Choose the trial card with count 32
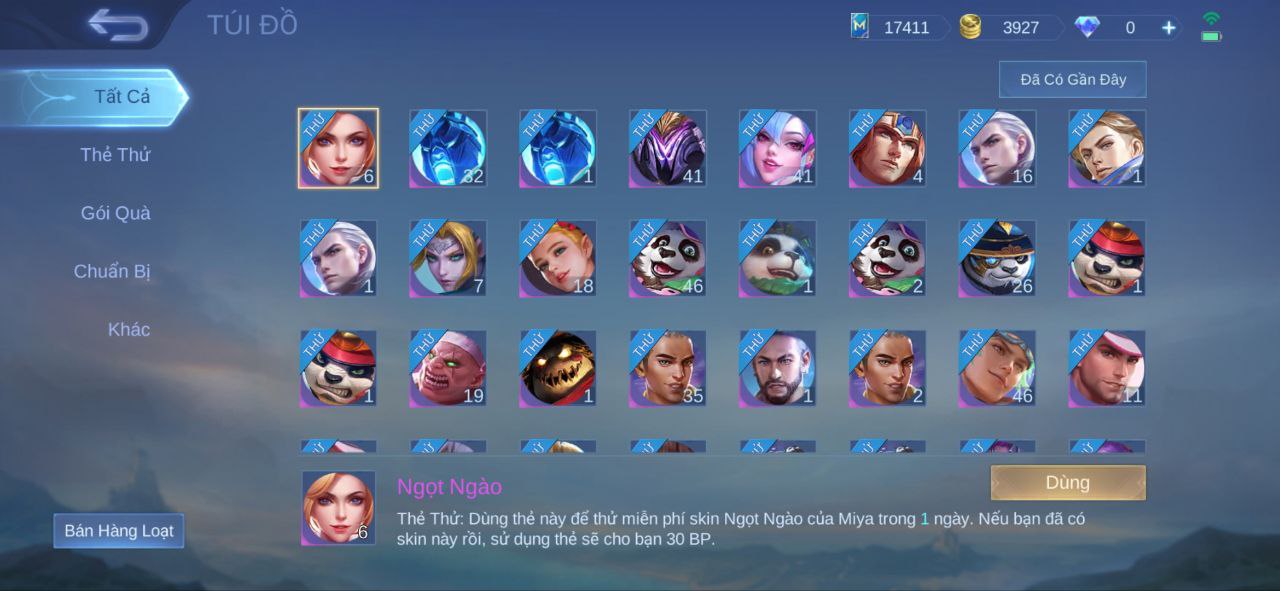The image size is (1280, 591). point(448,148)
